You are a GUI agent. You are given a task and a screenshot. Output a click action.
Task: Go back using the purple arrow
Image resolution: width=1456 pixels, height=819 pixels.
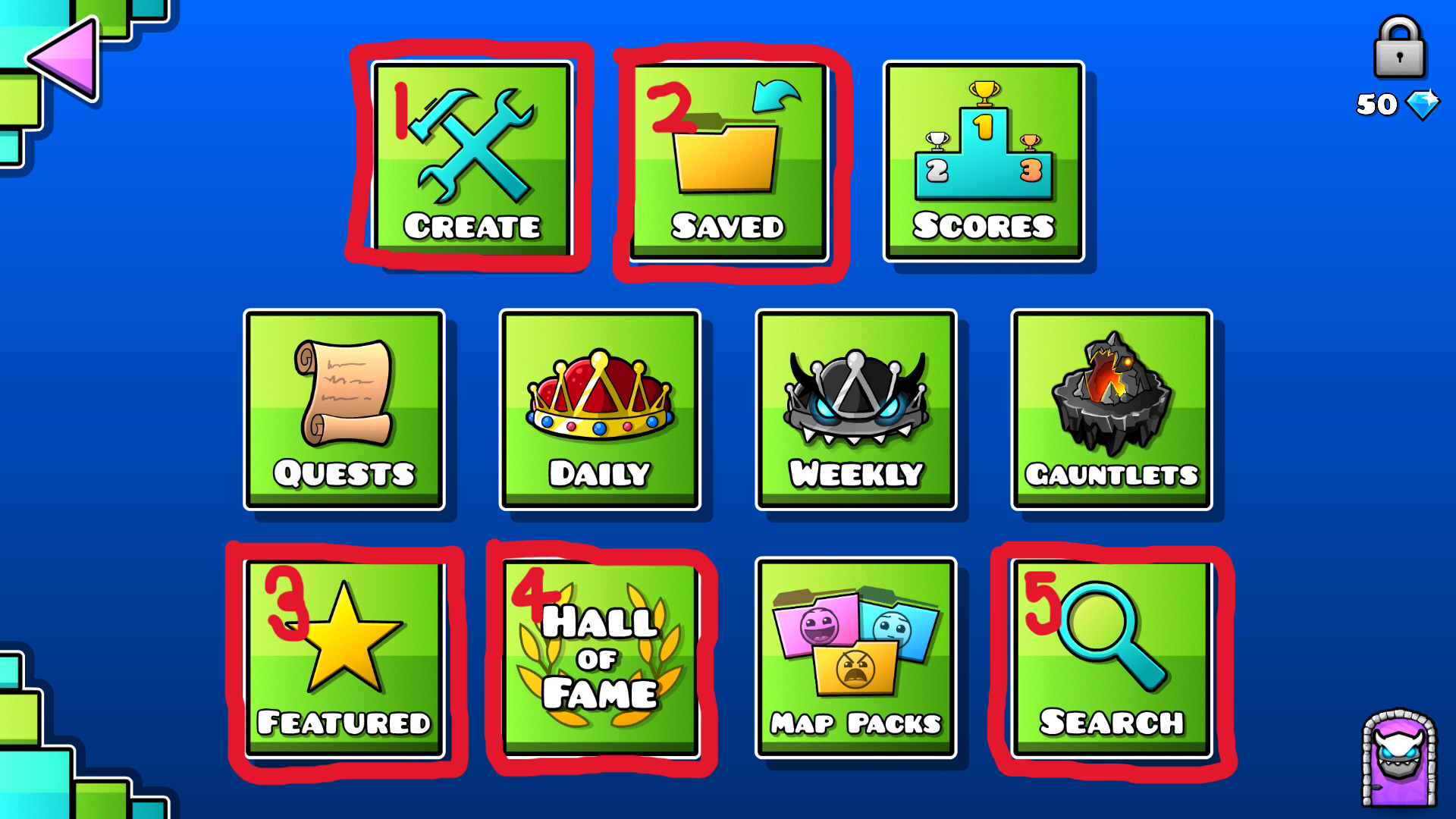click(x=64, y=57)
